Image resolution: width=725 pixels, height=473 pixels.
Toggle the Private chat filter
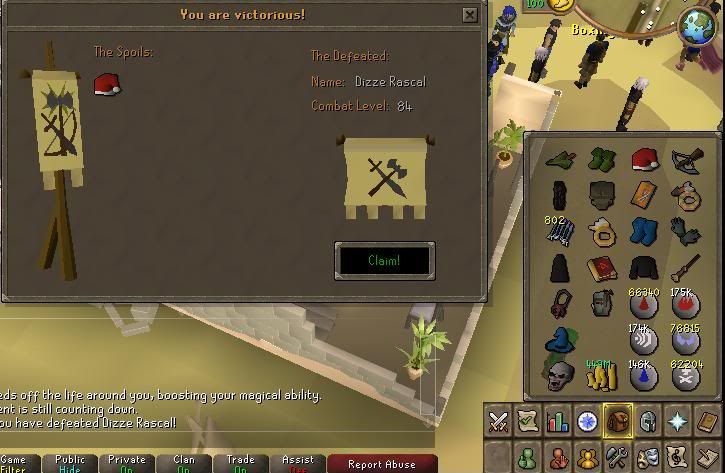tap(127, 464)
